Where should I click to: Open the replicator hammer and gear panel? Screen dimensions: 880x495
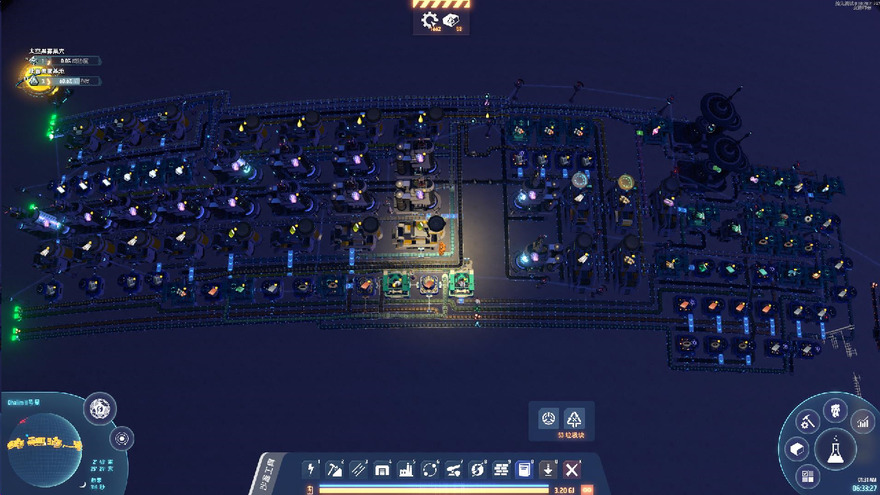[x=808, y=423]
